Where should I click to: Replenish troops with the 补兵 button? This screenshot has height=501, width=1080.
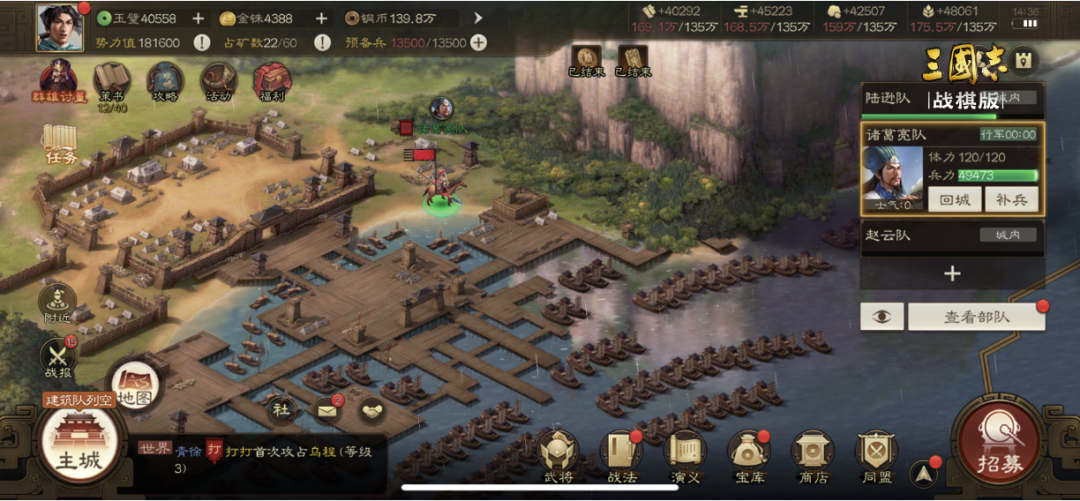(1011, 199)
